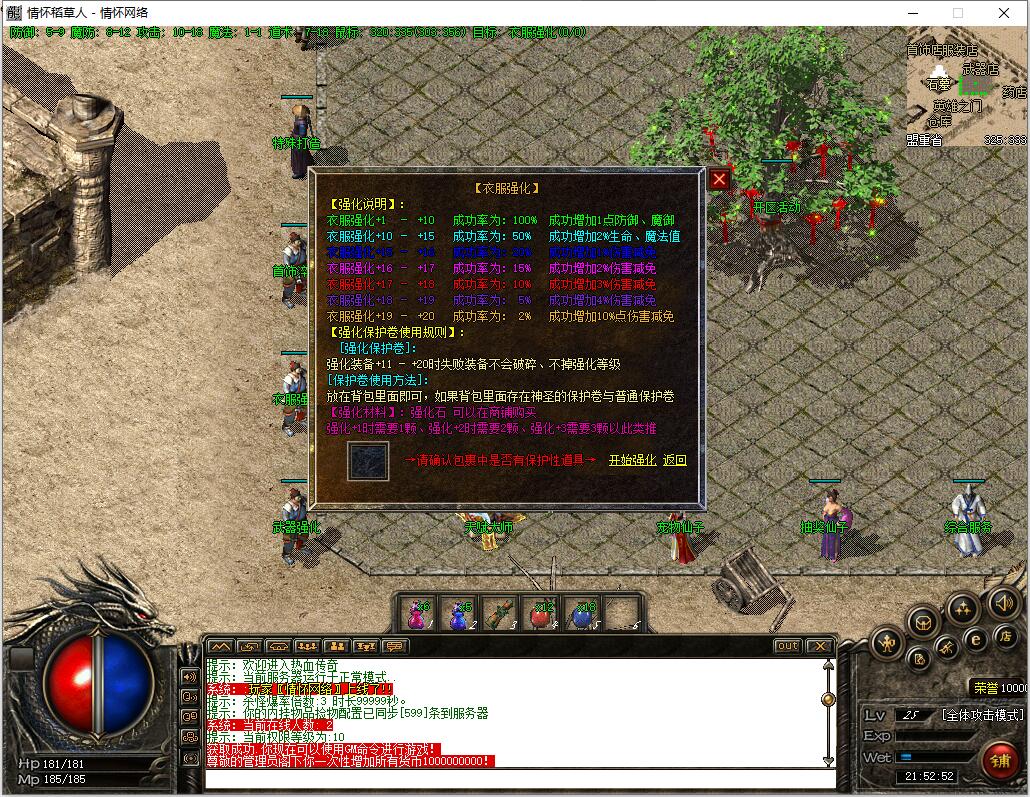1030x797 pixels.
Task: Open the shop via the 店 button
Action: 1005,637
